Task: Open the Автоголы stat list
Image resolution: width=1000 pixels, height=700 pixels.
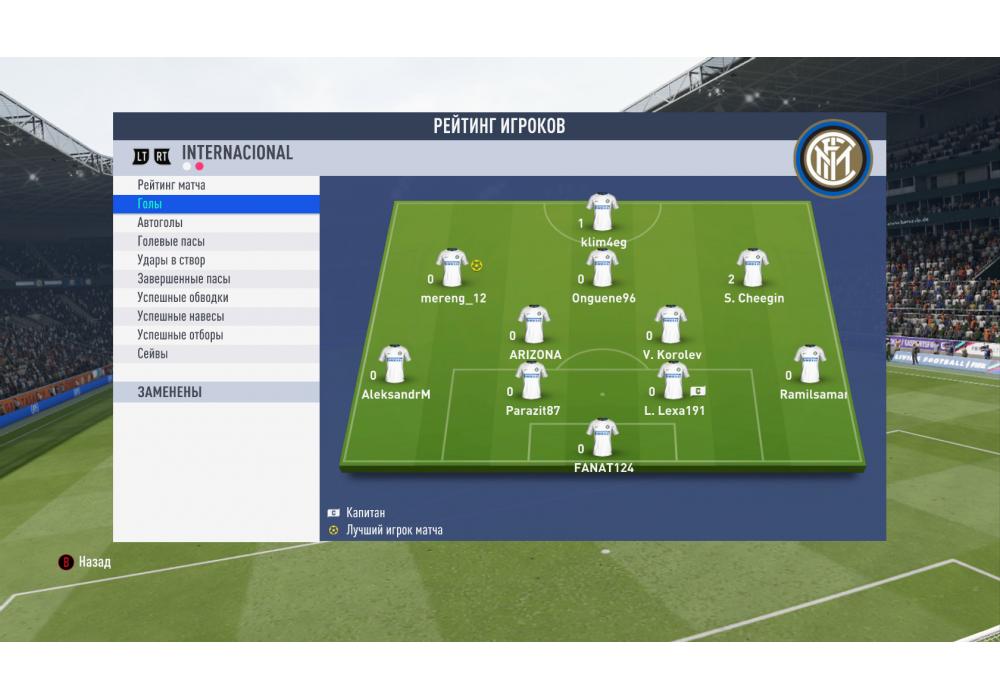Action: [x=216, y=223]
